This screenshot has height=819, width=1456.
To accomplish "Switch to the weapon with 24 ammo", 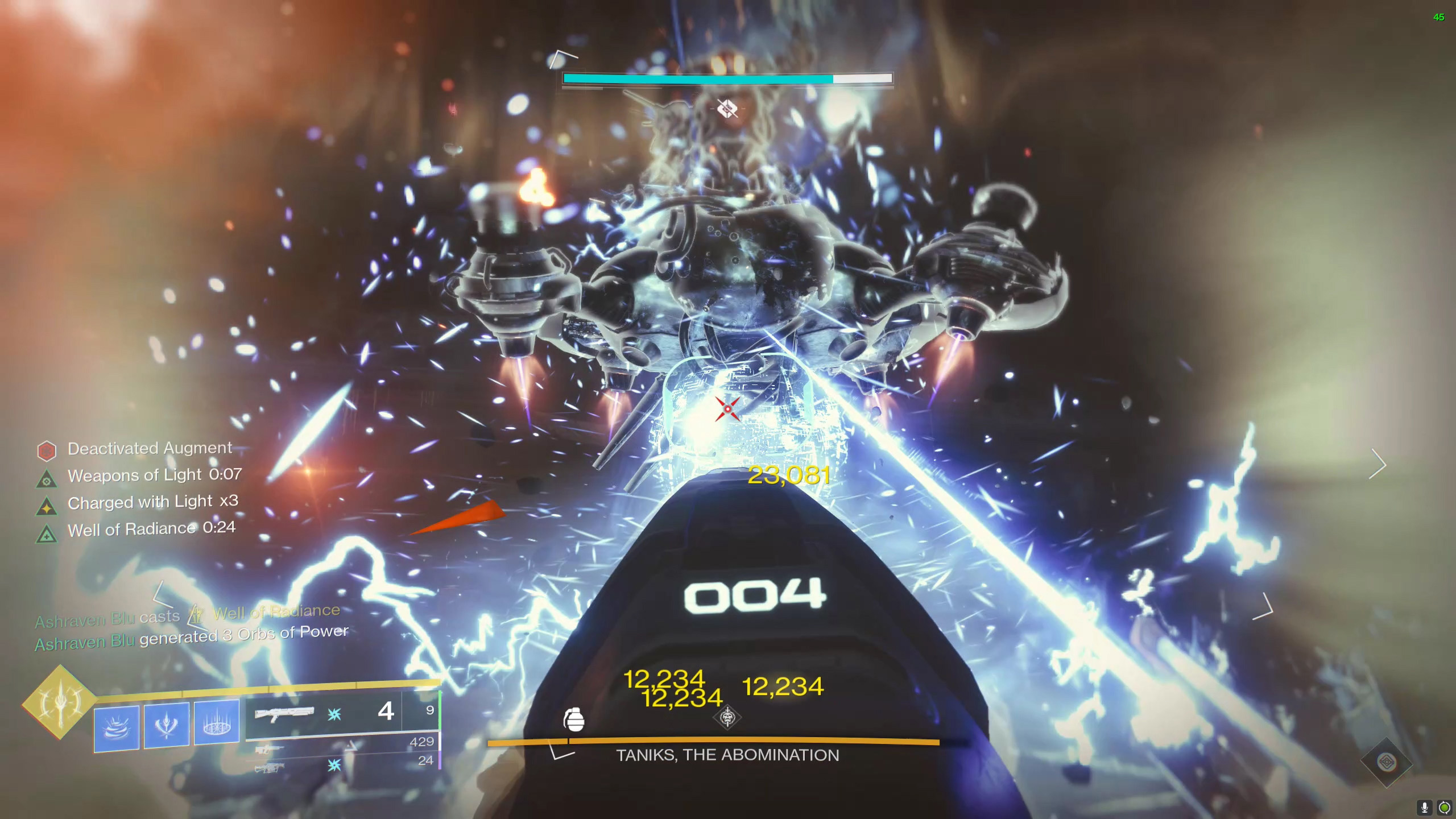I will (347, 764).
